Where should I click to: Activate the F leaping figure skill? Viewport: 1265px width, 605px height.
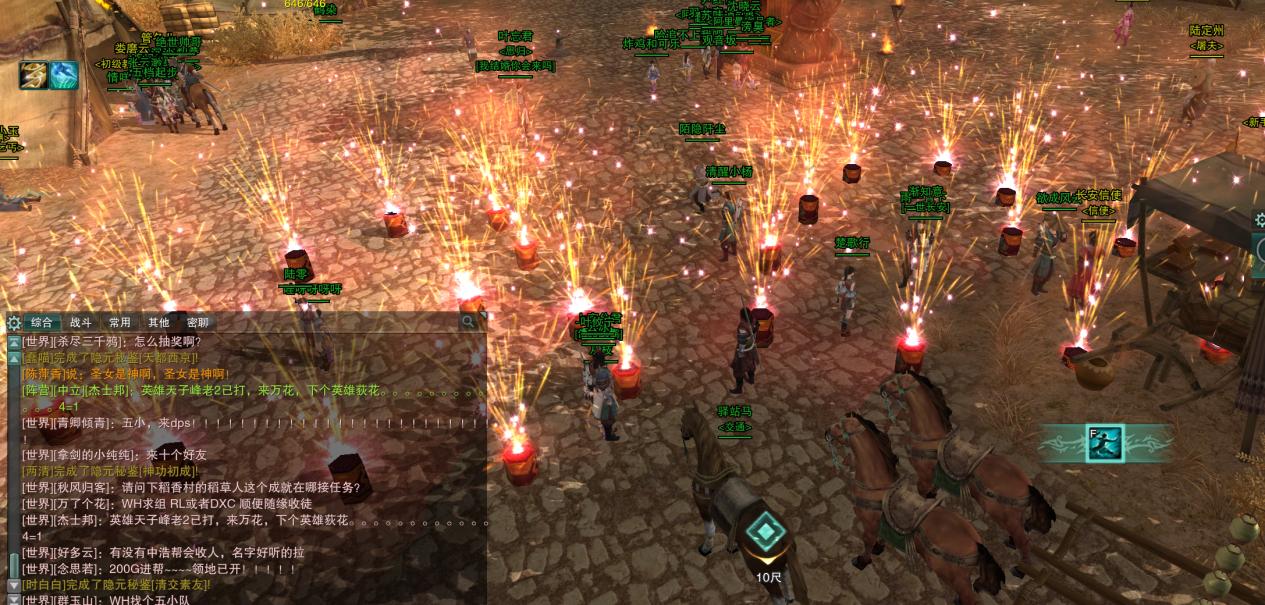[1105, 443]
